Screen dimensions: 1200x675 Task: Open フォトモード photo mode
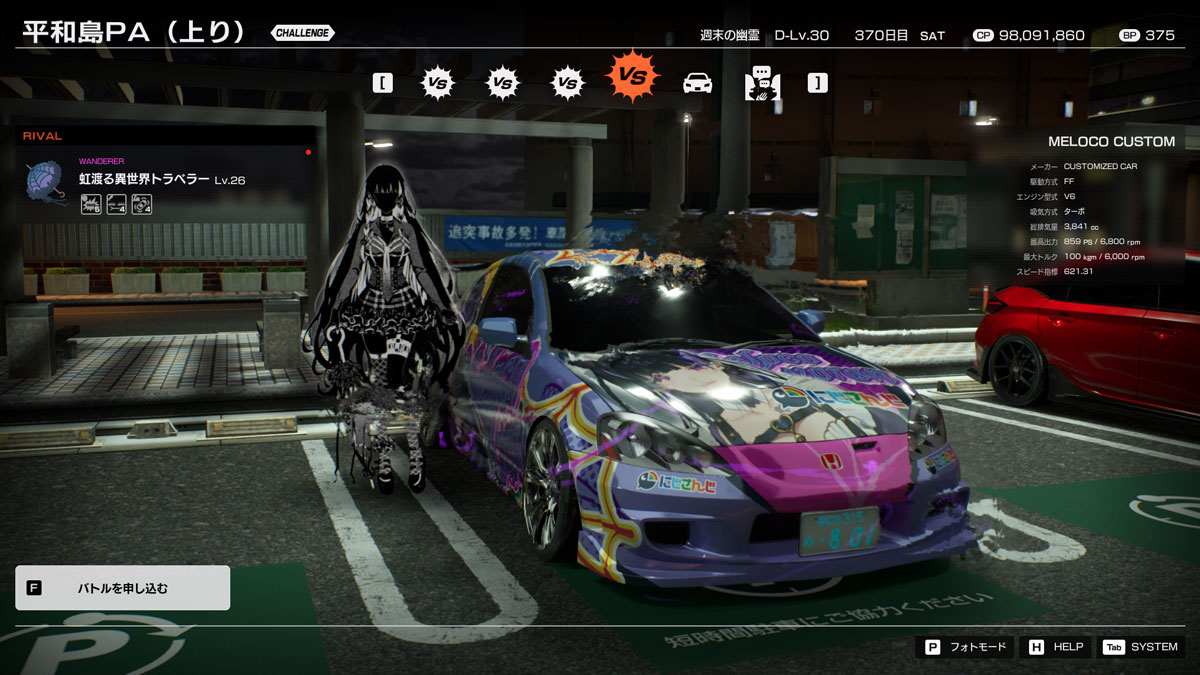pyautogui.click(x=964, y=647)
